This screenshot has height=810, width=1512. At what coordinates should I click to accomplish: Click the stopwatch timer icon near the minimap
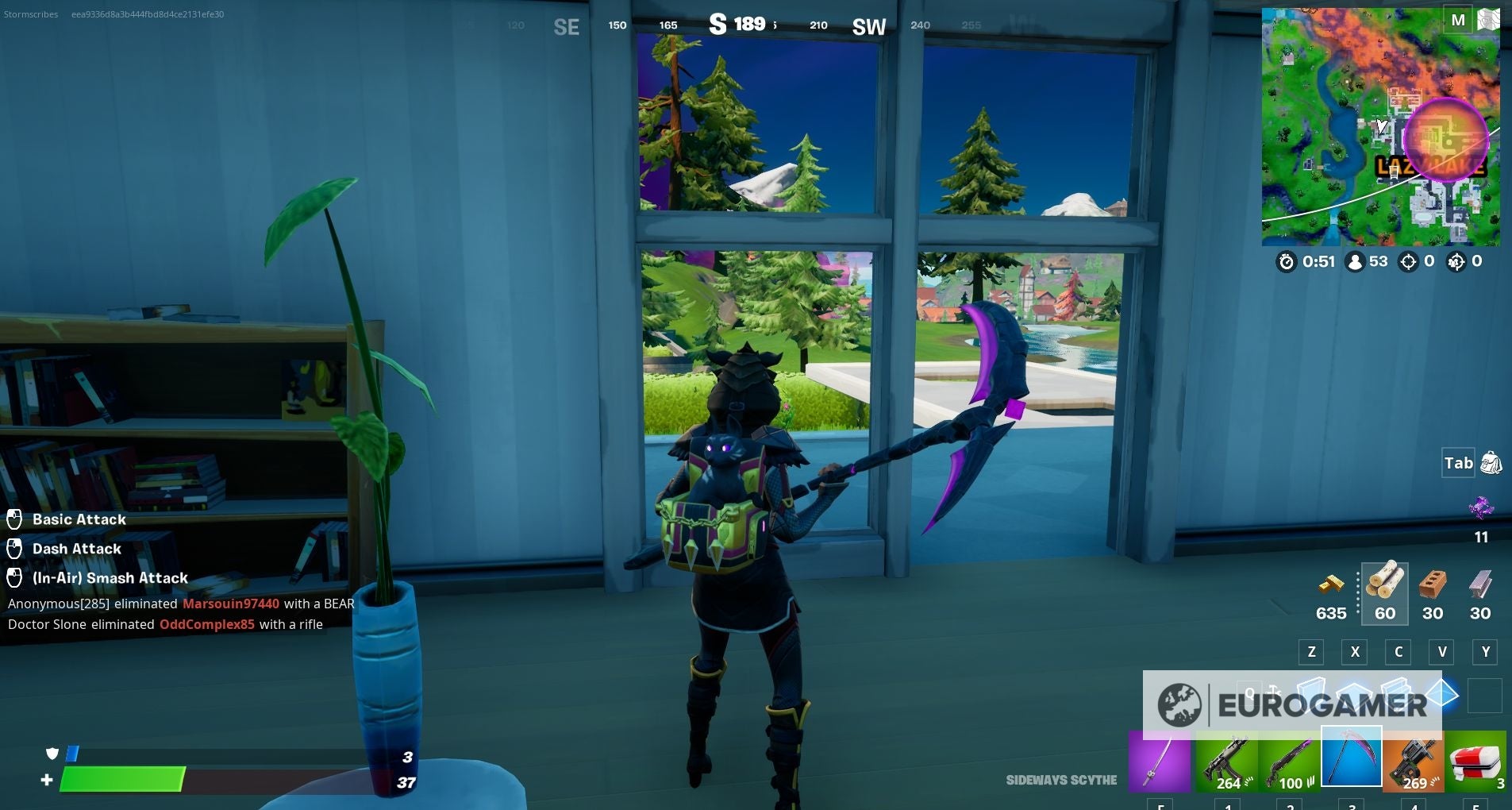1287,262
